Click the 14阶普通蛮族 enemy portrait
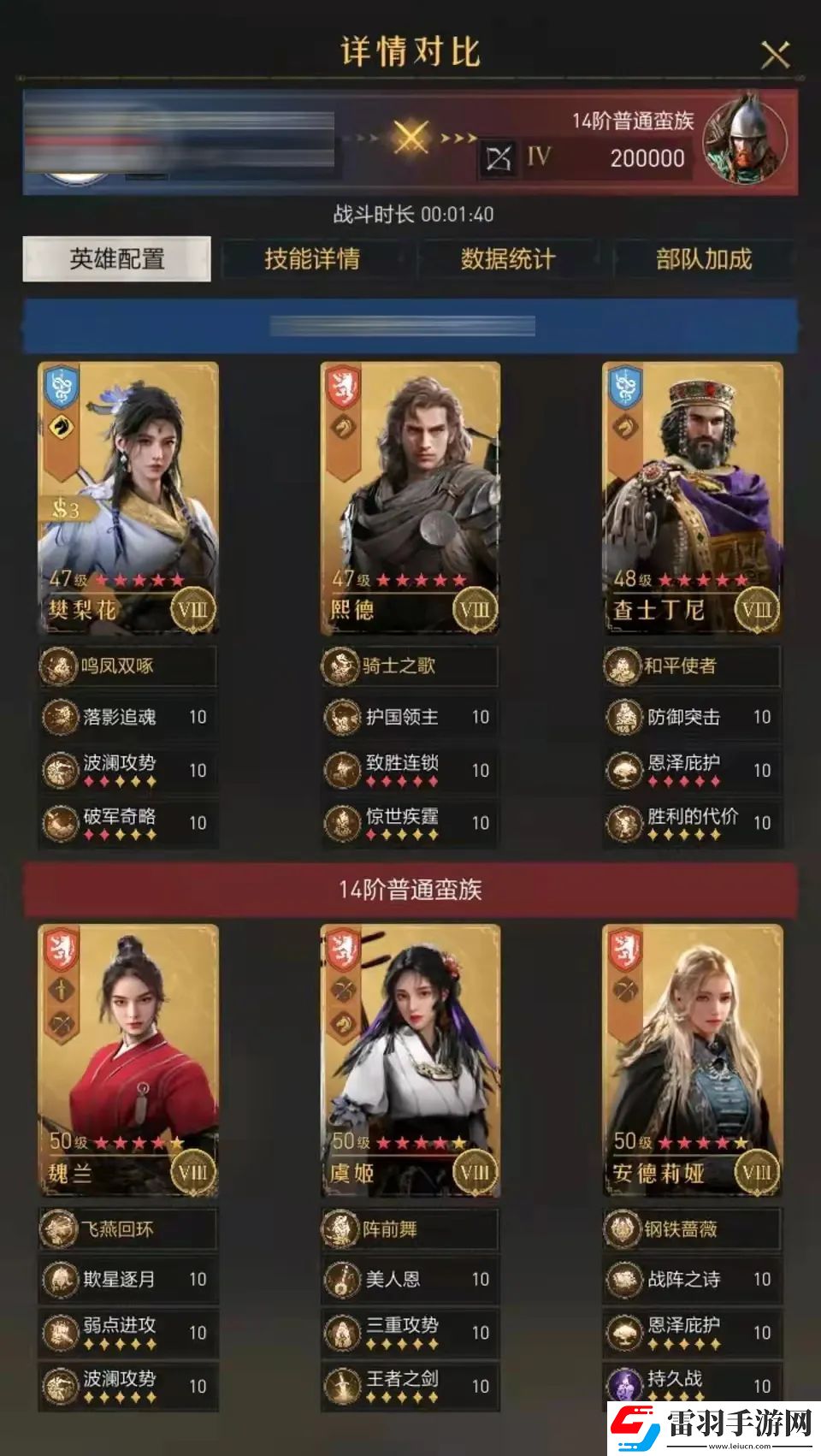The height and width of the screenshot is (1456, 821). tap(744, 141)
